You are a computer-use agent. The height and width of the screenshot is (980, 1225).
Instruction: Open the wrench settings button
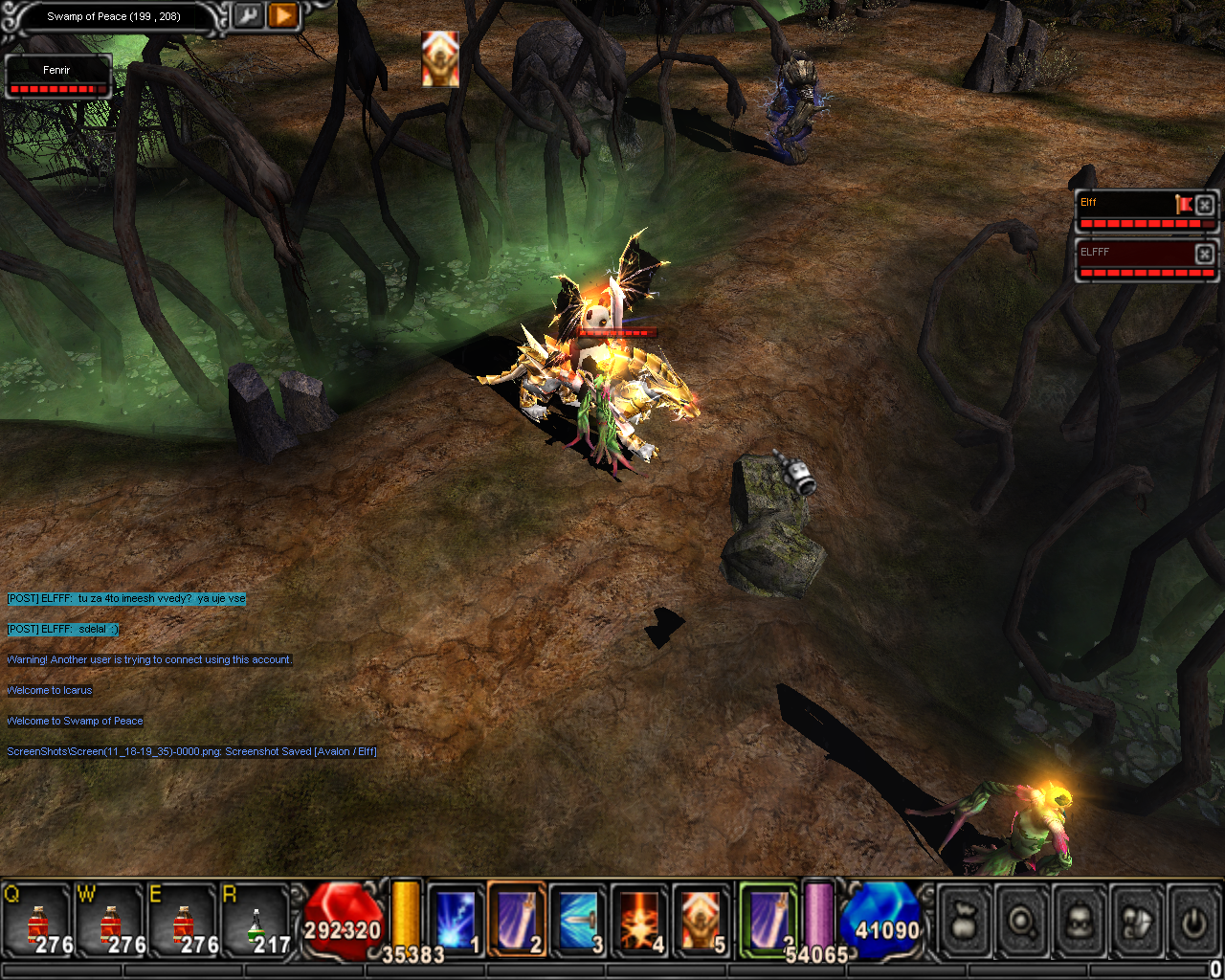[x=248, y=16]
